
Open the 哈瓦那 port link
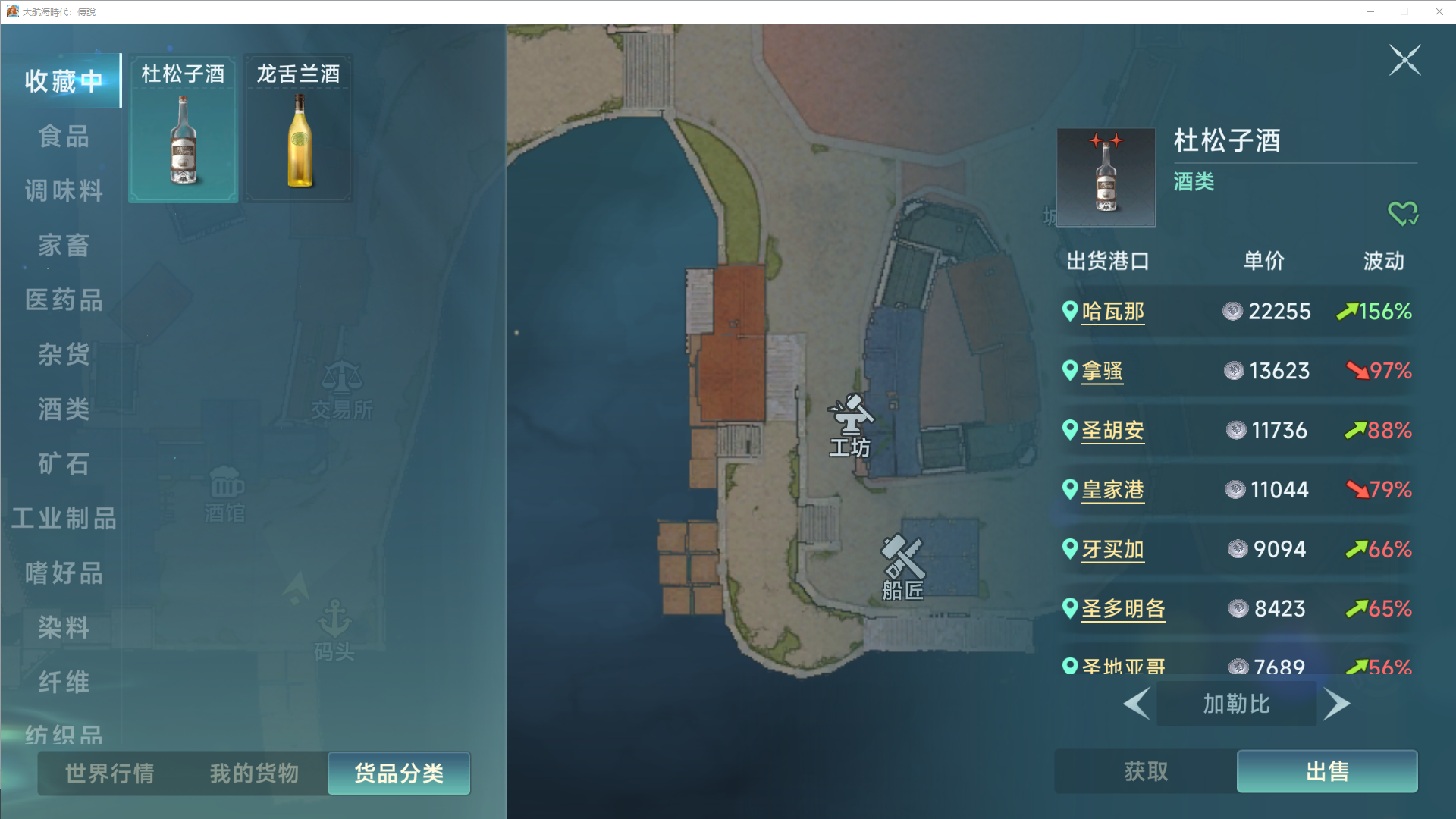(1112, 312)
